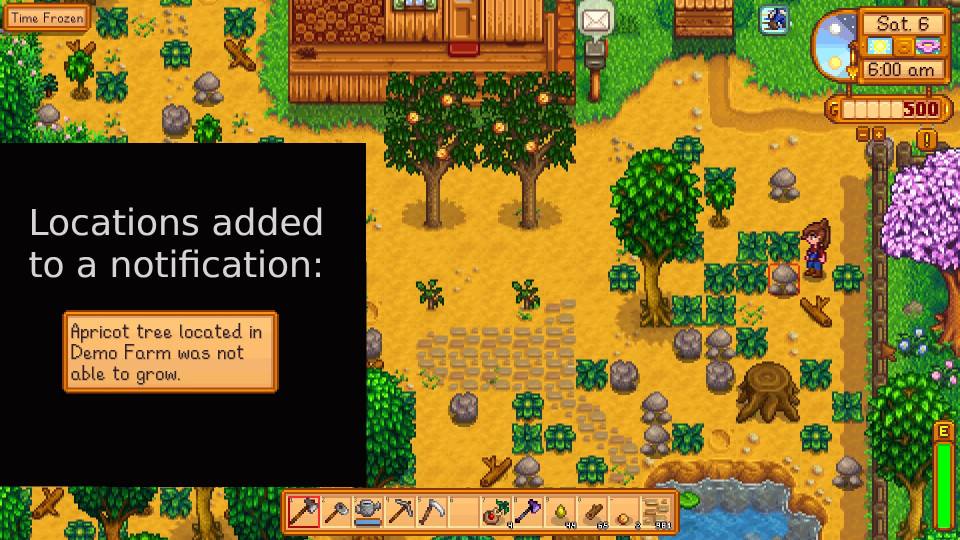Image resolution: width=960 pixels, height=540 pixels.
Task: Select the hoe tool slot
Action: (336, 512)
